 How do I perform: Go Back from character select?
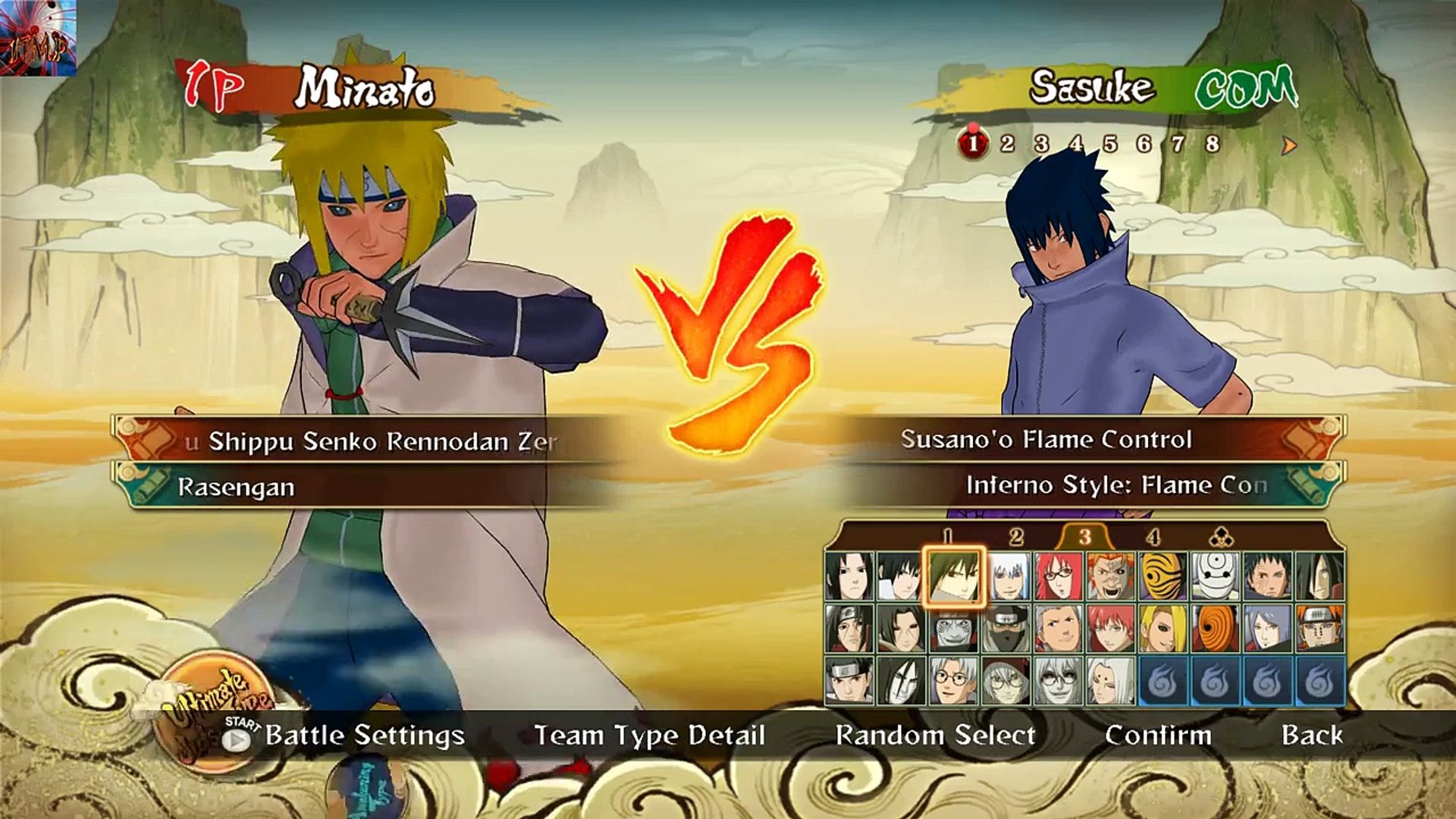tap(1312, 735)
